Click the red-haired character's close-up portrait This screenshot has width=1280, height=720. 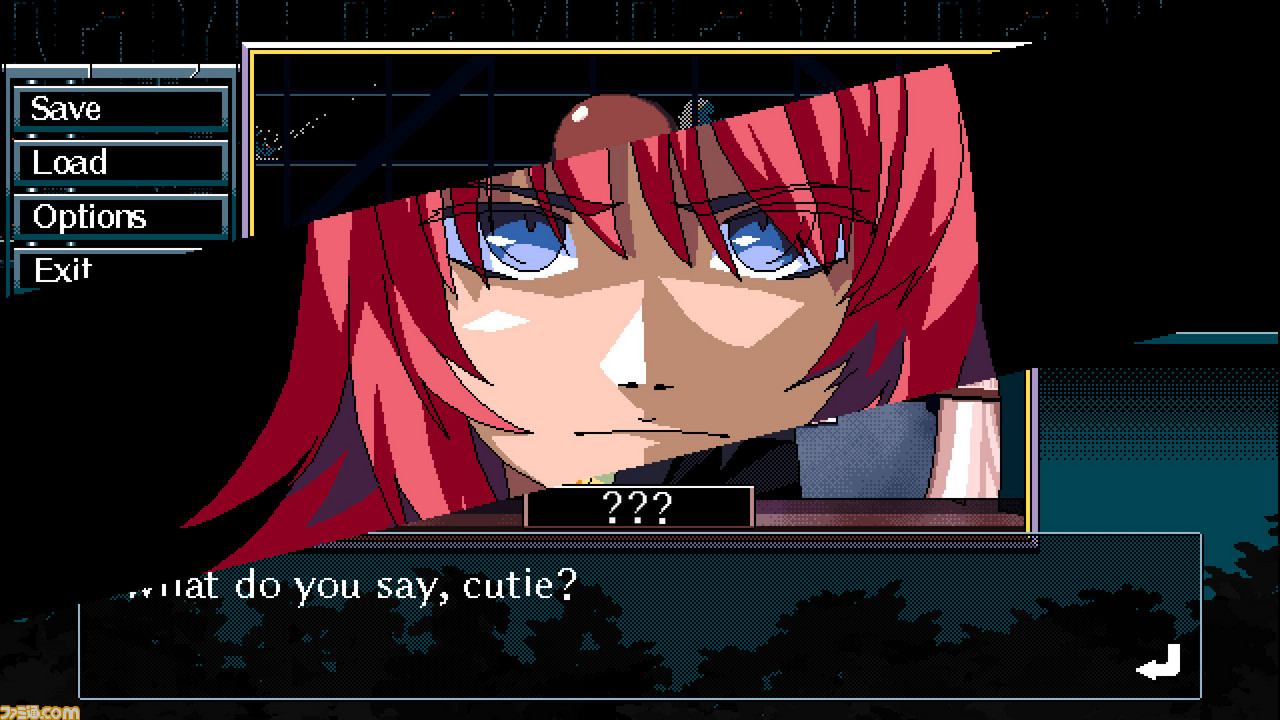(x=620, y=300)
